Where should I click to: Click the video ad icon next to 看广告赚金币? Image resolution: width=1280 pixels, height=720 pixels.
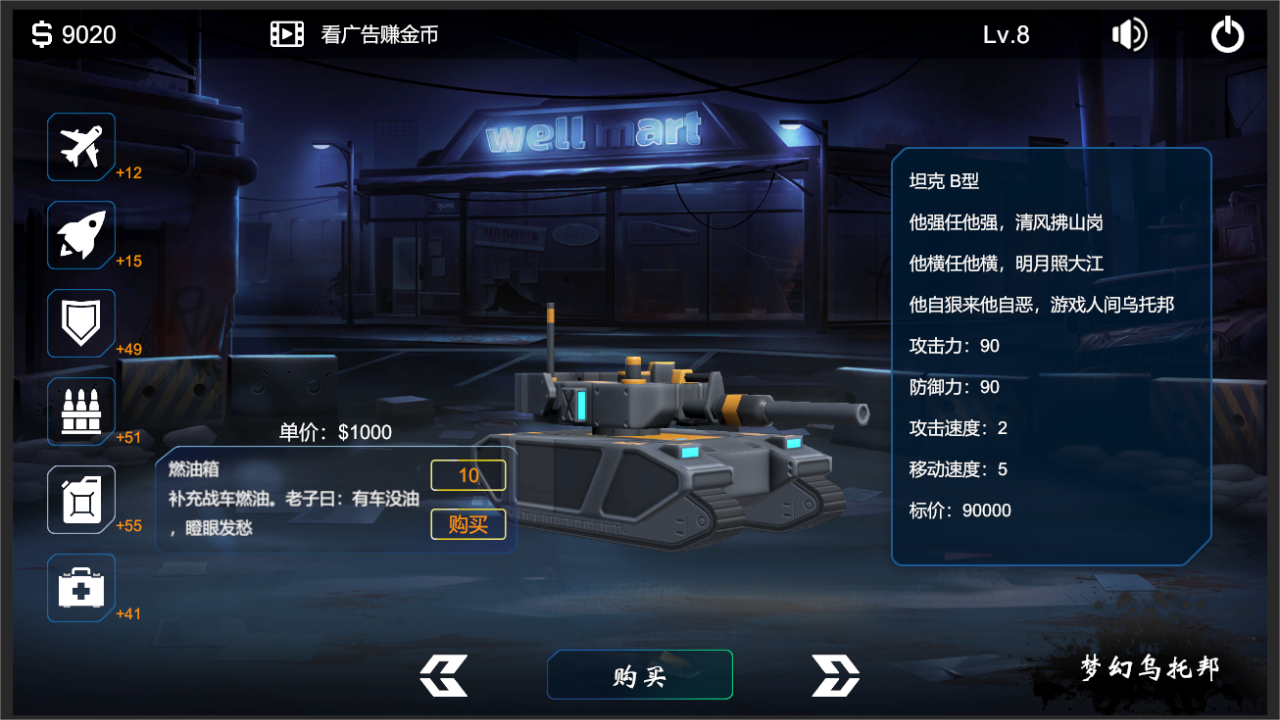(286, 33)
